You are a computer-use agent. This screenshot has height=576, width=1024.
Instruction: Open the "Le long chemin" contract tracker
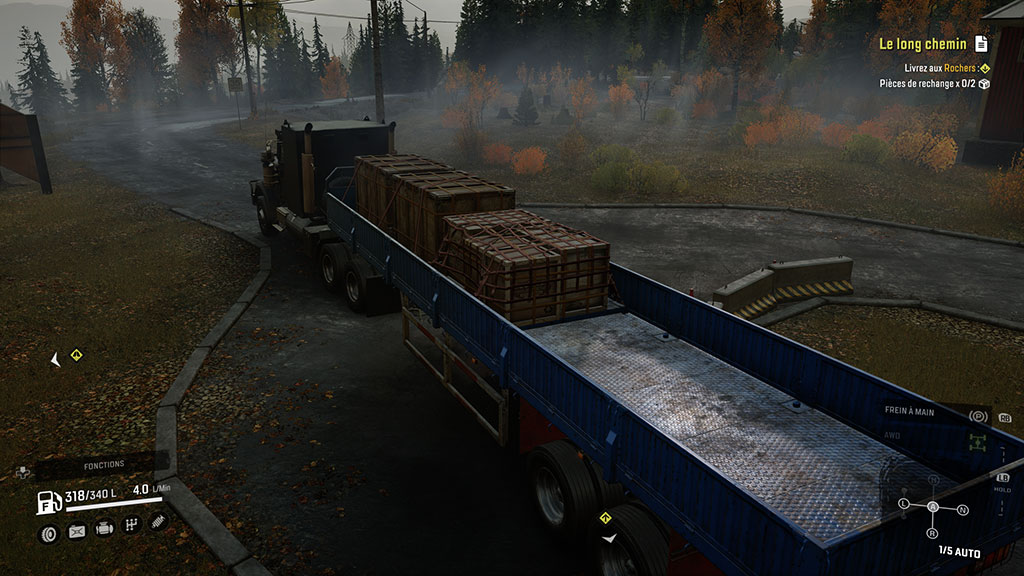point(922,44)
